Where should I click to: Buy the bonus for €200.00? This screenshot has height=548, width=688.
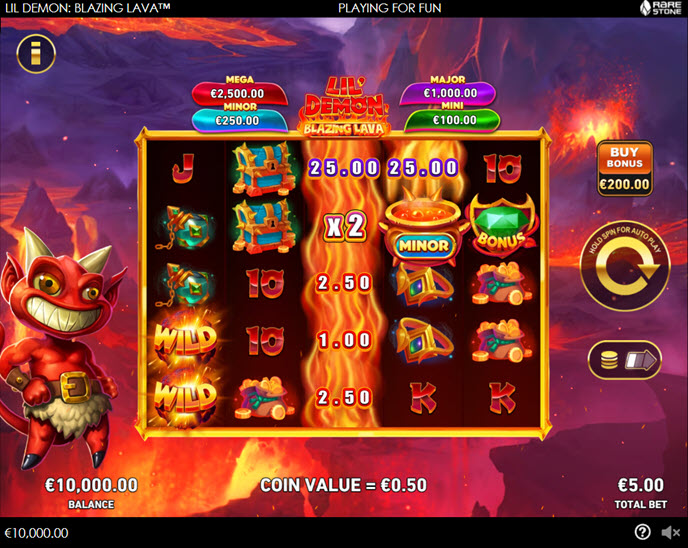pyautogui.click(x=624, y=168)
